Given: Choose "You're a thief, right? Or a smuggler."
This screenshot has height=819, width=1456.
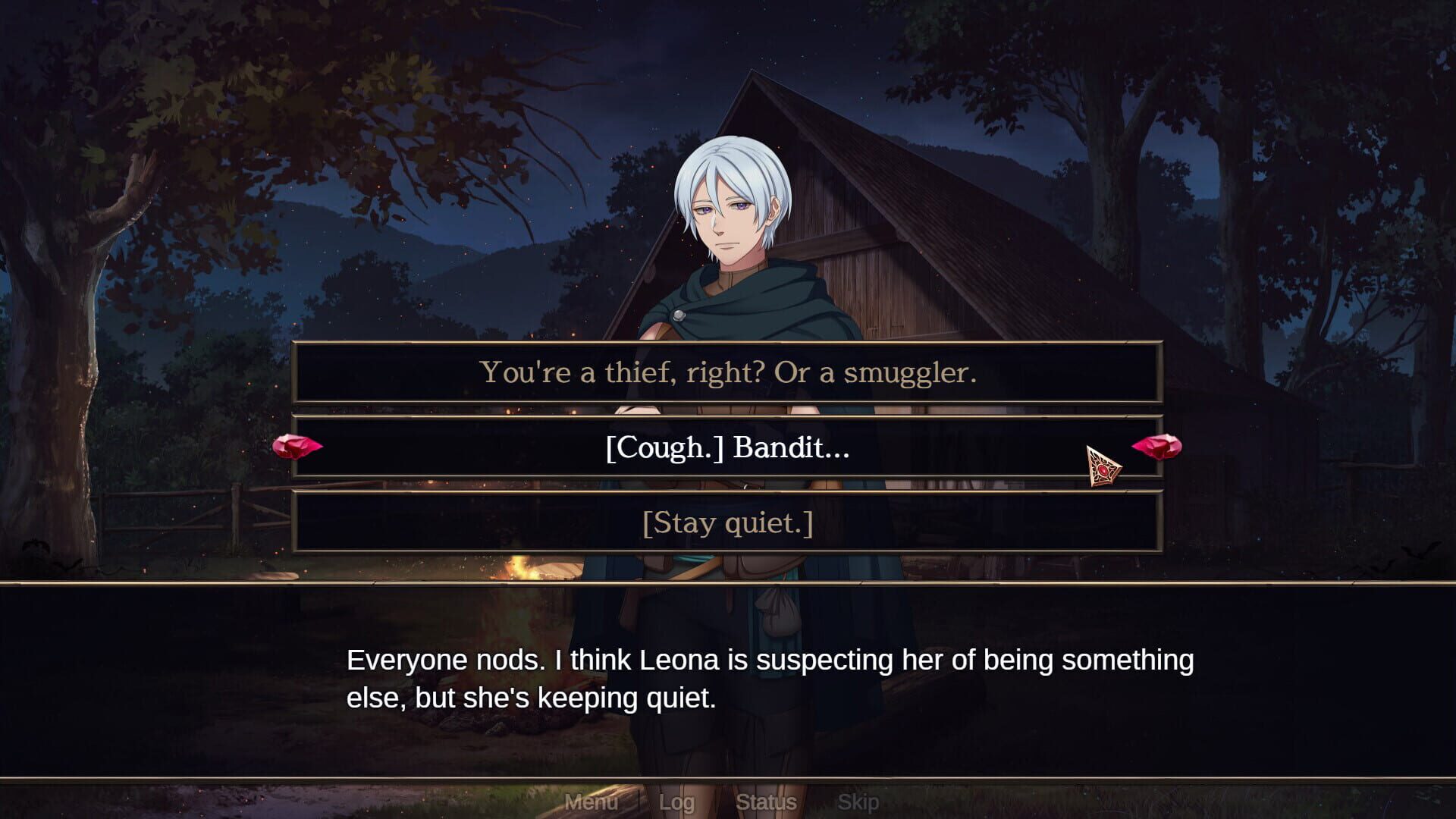Looking at the screenshot, I should (728, 372).
